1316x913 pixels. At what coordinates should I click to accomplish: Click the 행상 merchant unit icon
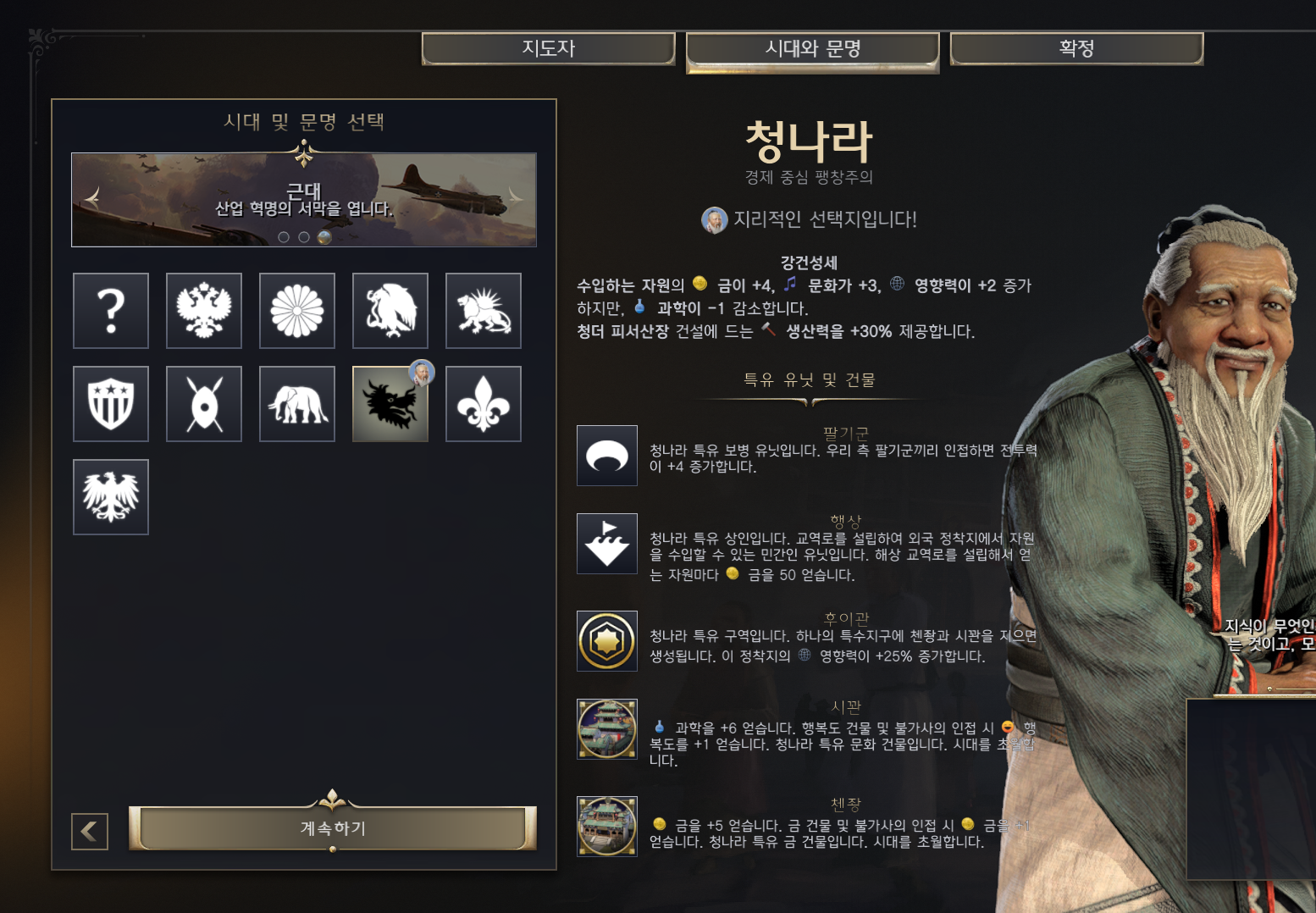coord(607,544)
